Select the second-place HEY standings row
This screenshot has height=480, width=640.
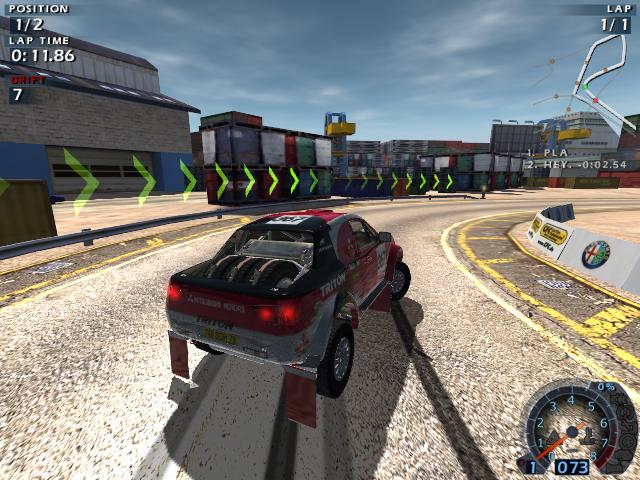click(x=577, y=165)
